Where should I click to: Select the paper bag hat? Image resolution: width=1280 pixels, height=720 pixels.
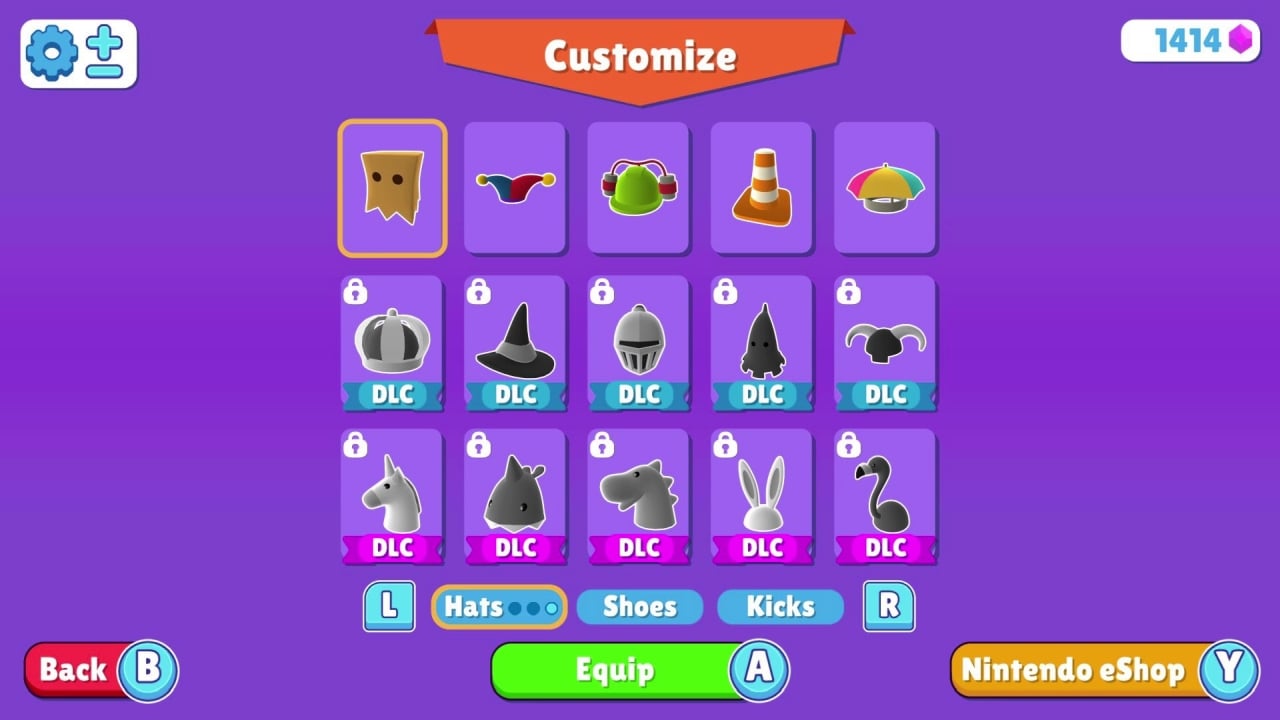(x=391, y=186)
